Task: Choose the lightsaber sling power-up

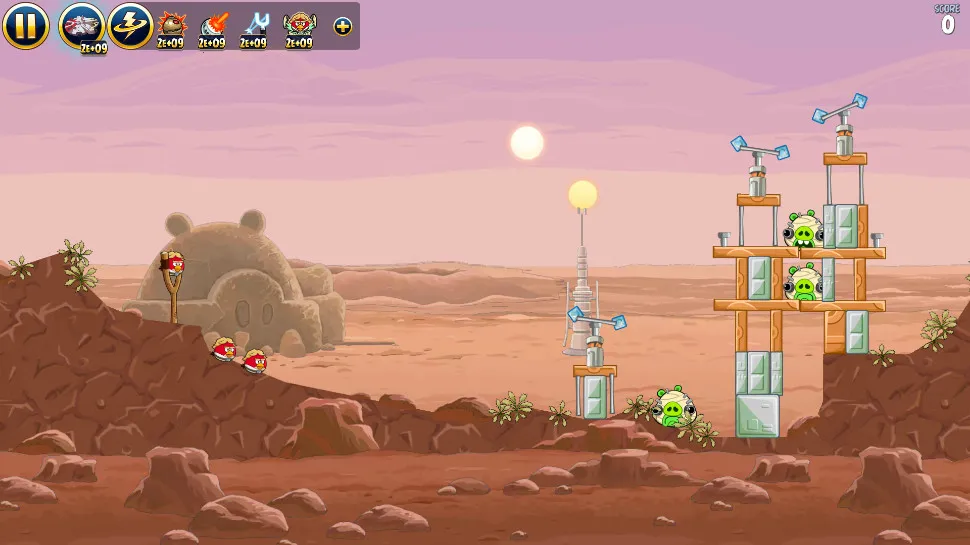Action: click(x=255, y=25)
